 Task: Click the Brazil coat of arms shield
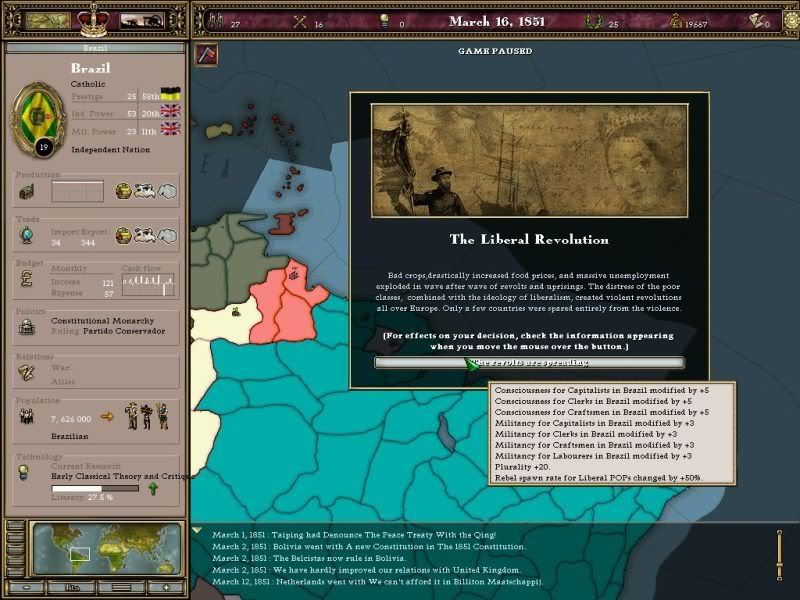[x=38, y=115]
